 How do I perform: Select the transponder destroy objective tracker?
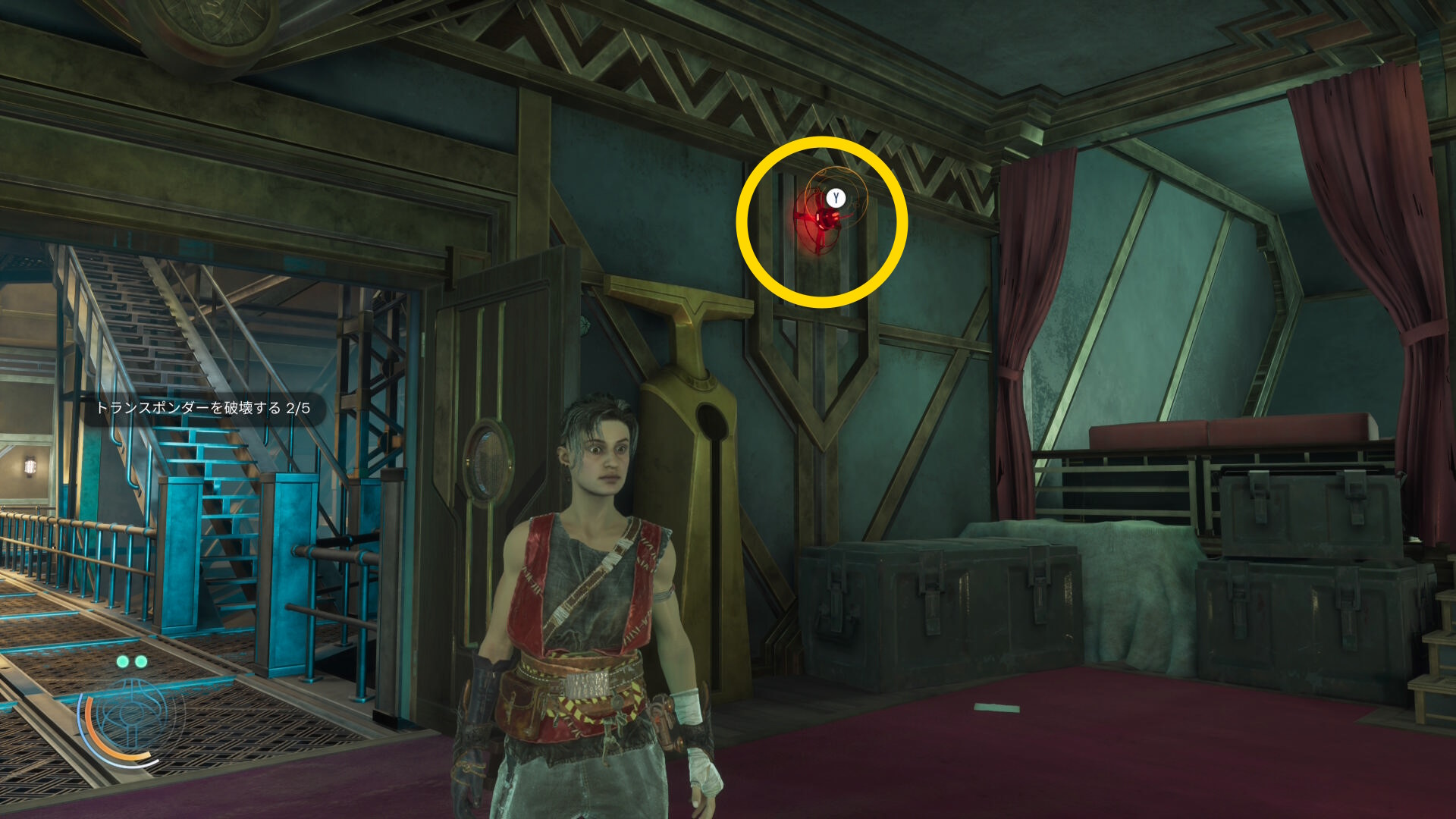click(202, 408)
